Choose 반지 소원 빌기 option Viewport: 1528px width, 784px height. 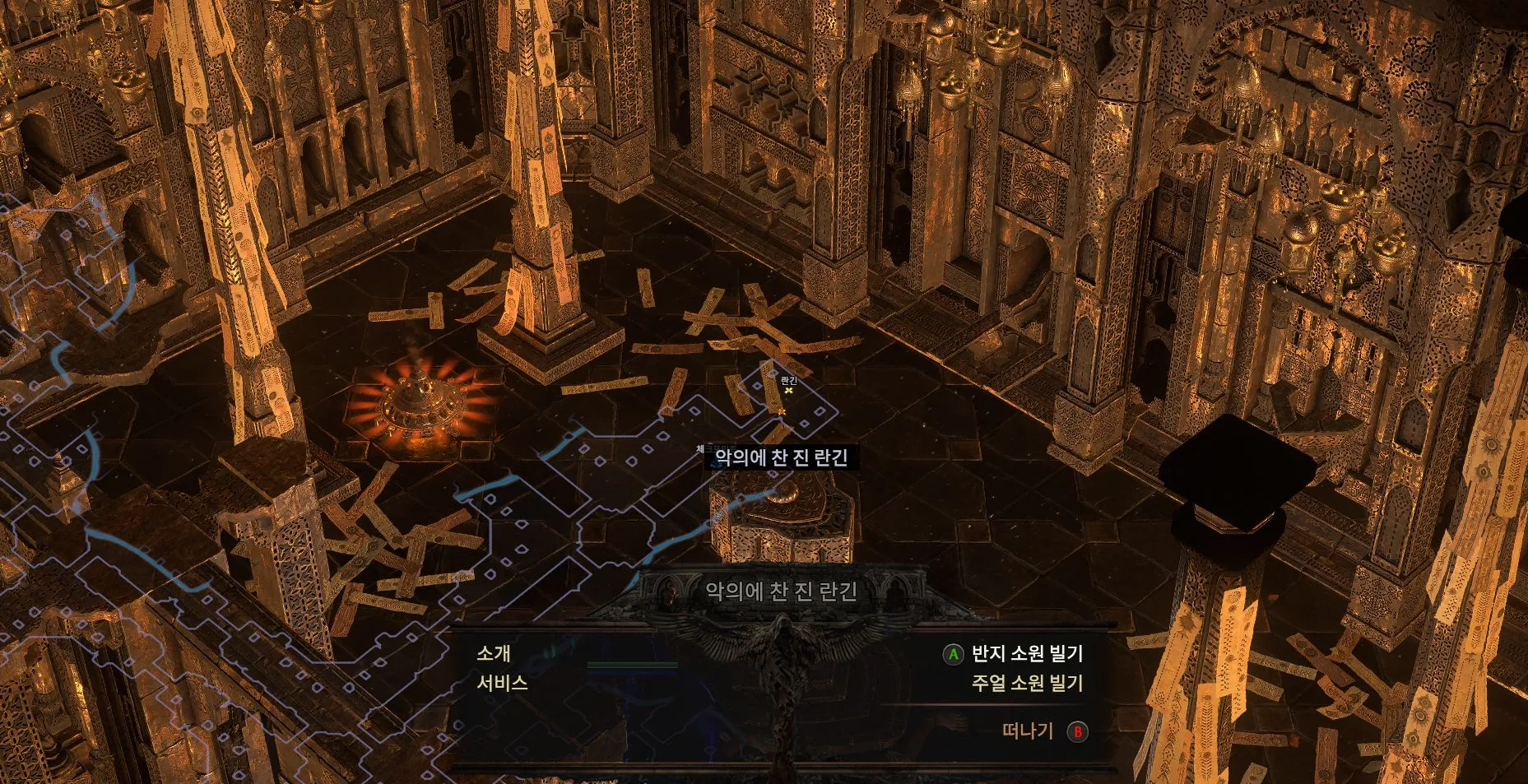pyautogui.click(x=1026, y=654)
